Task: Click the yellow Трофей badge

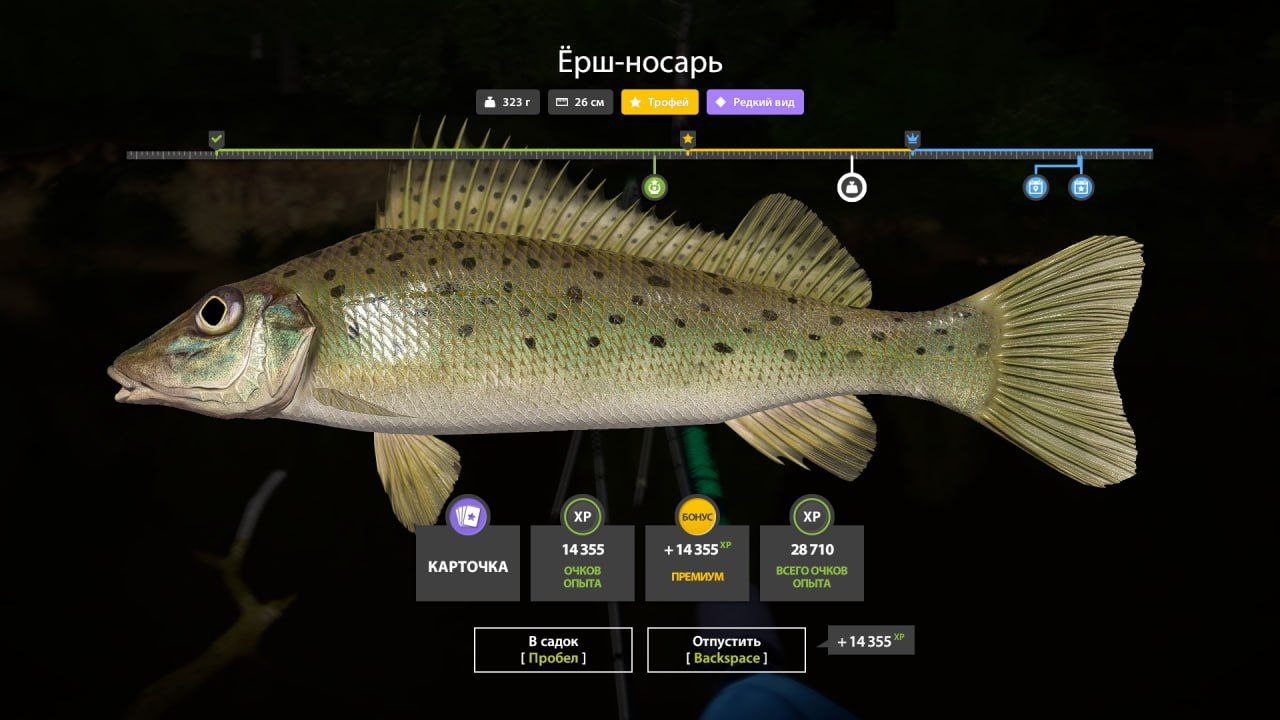Action: pyautogui.click(x=660, y=102)
